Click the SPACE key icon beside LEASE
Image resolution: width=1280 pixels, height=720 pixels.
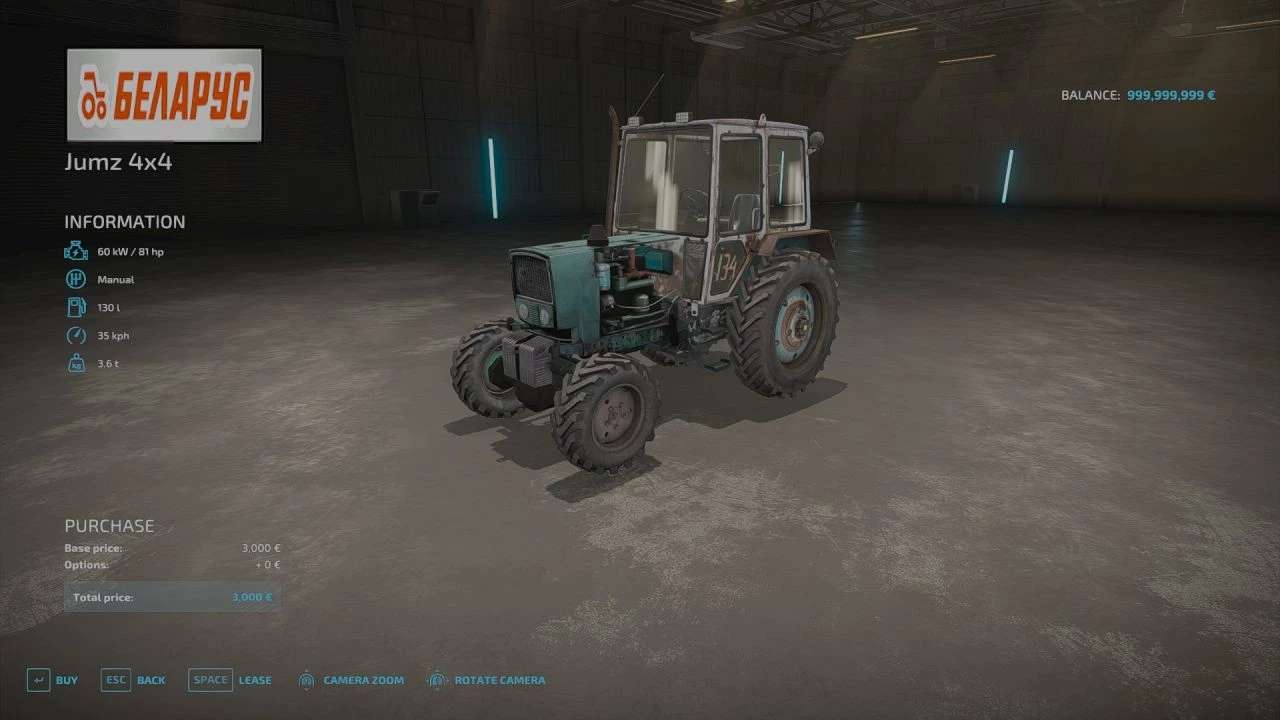tap(210, 679)
